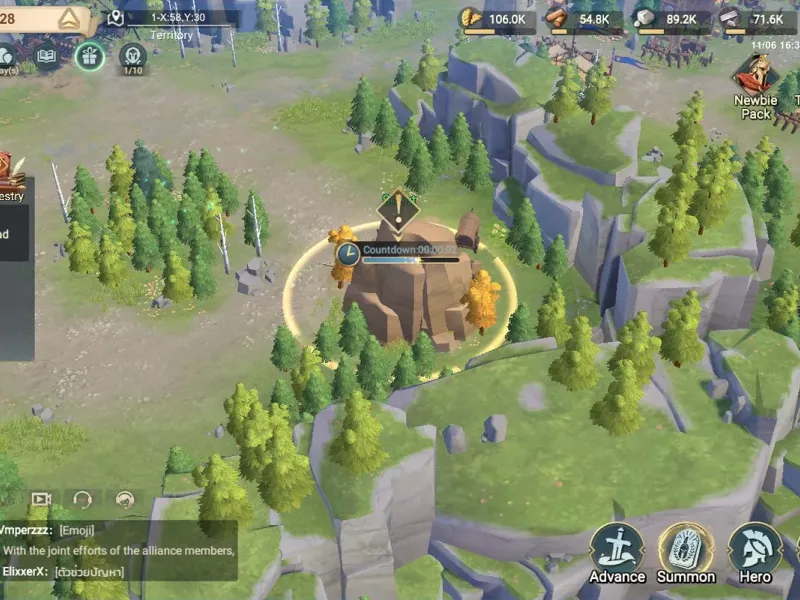Open the gift box rewards icon
The width and height of the screenshot is (800, 600).
click(x=89, y=56)
